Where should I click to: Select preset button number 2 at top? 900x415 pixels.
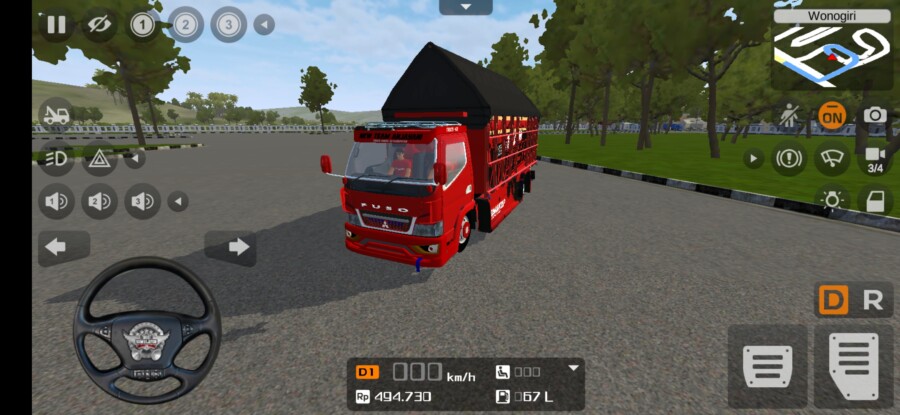[x=186, y=24]
